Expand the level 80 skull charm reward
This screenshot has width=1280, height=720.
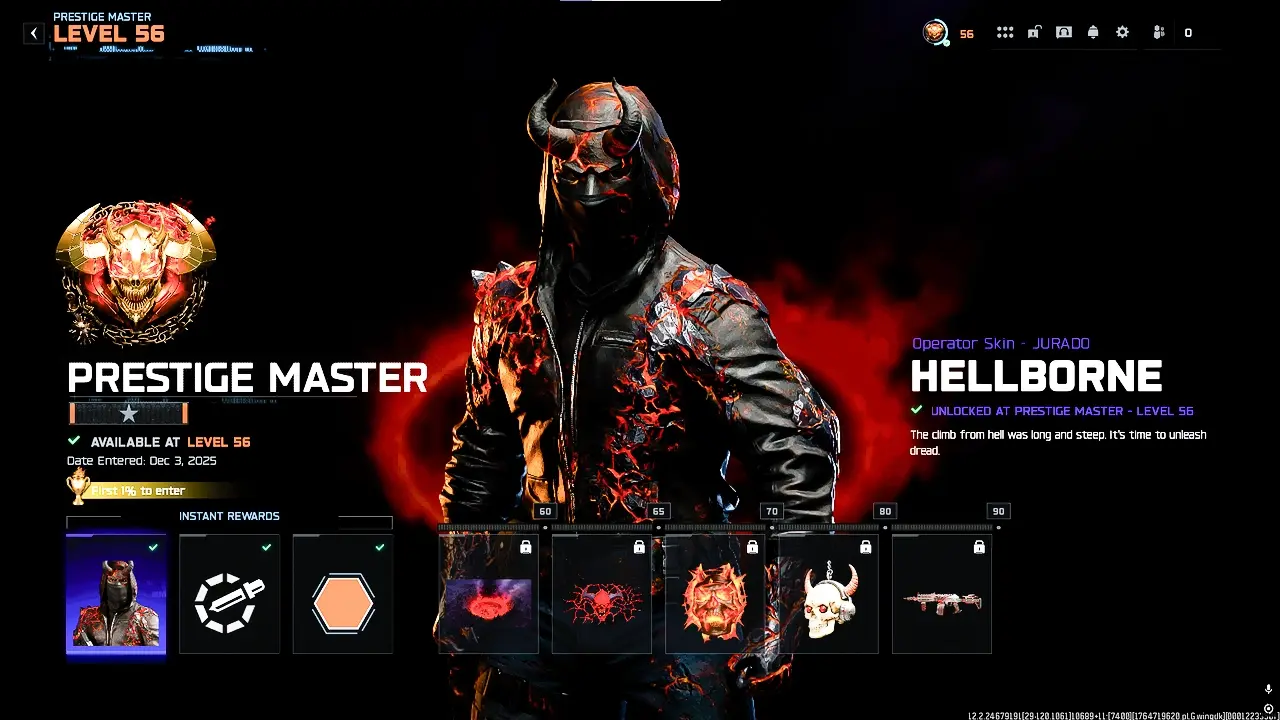point(826,592)
